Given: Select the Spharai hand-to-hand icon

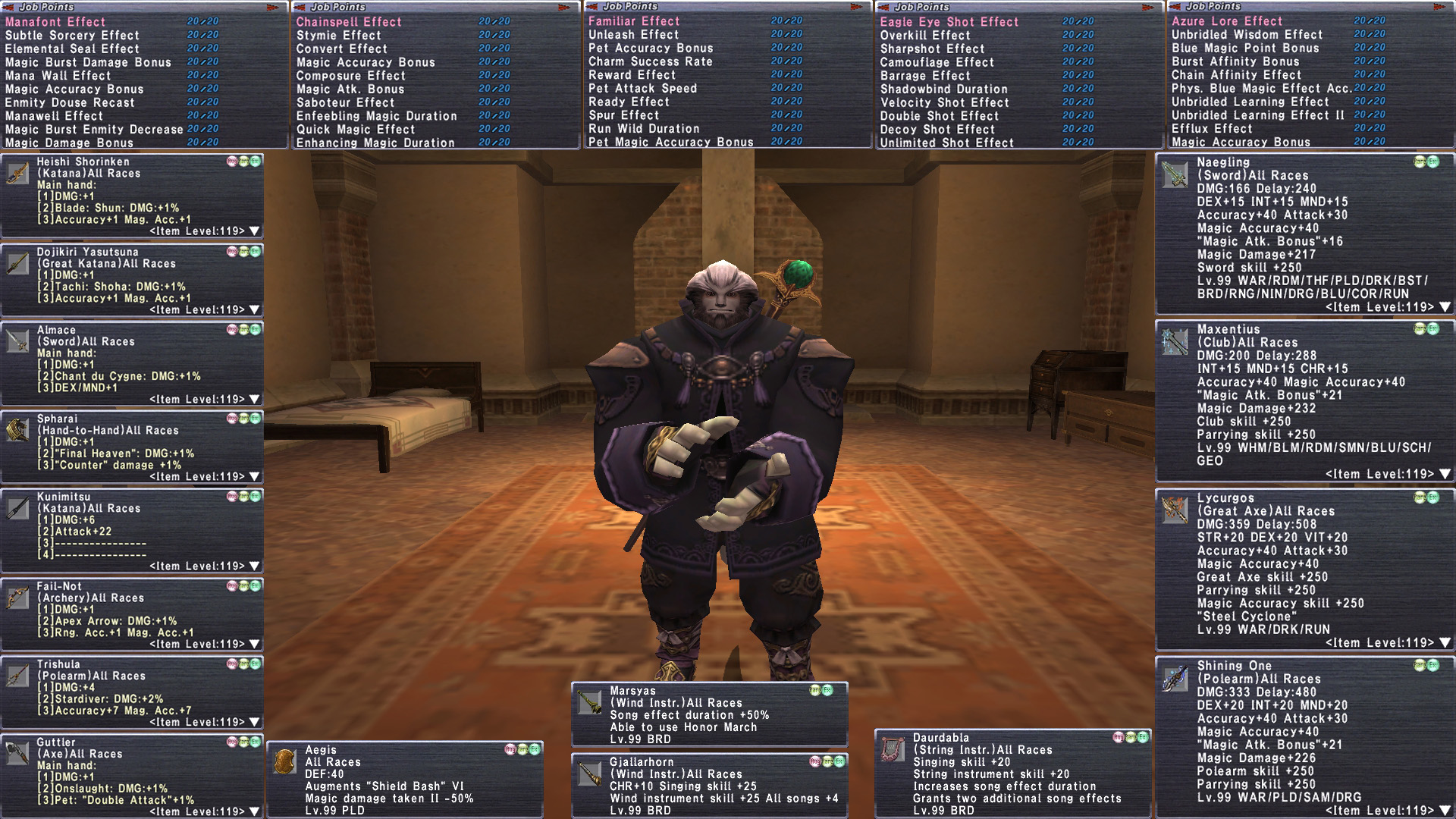Looking at the screenshot, I should pyautogui.click(x=17, y=430).
